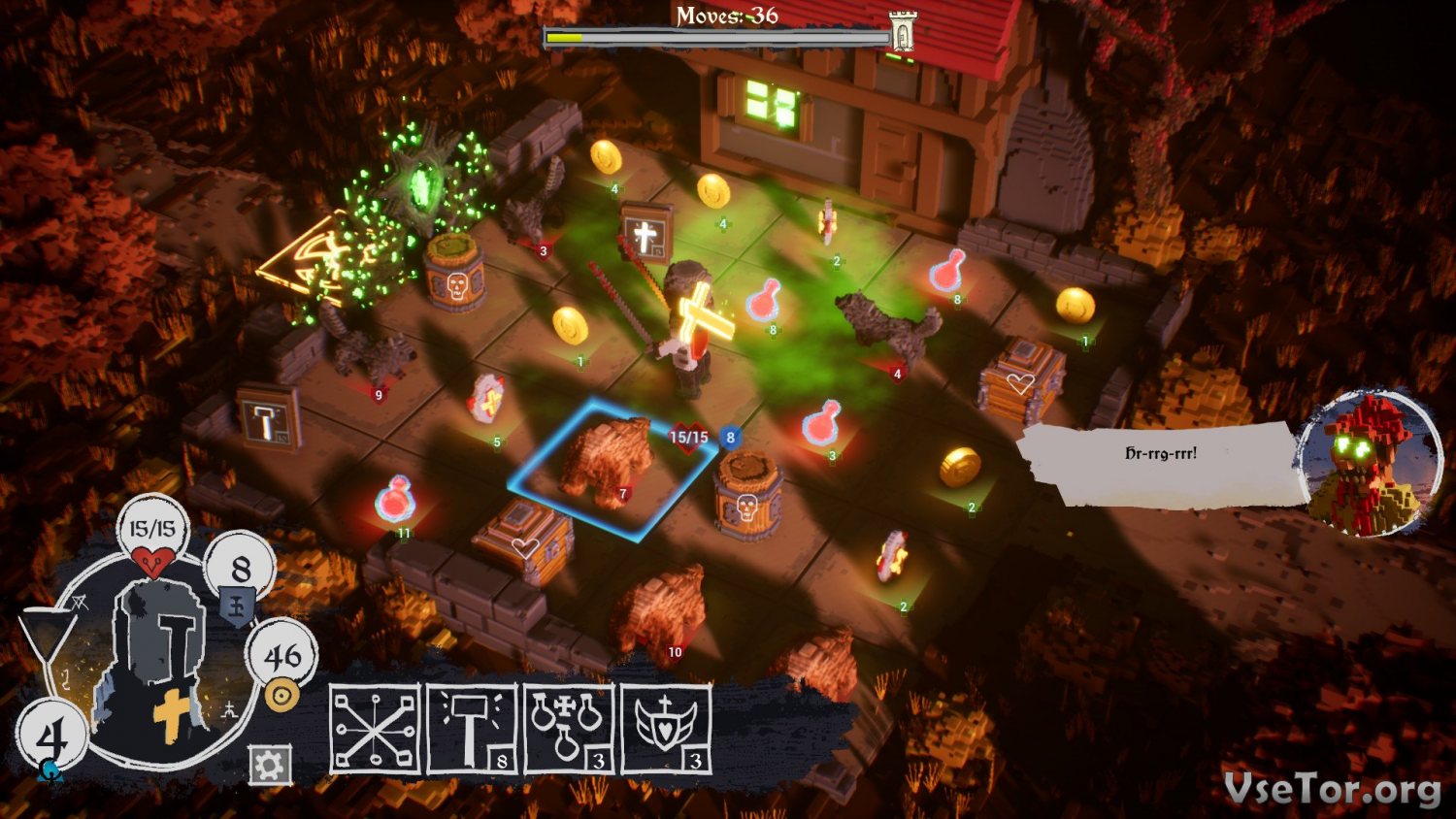Use the hammer strike ability
This screenshot has height=819, width=1456.
pyautogui.click(x=473, y=728)
